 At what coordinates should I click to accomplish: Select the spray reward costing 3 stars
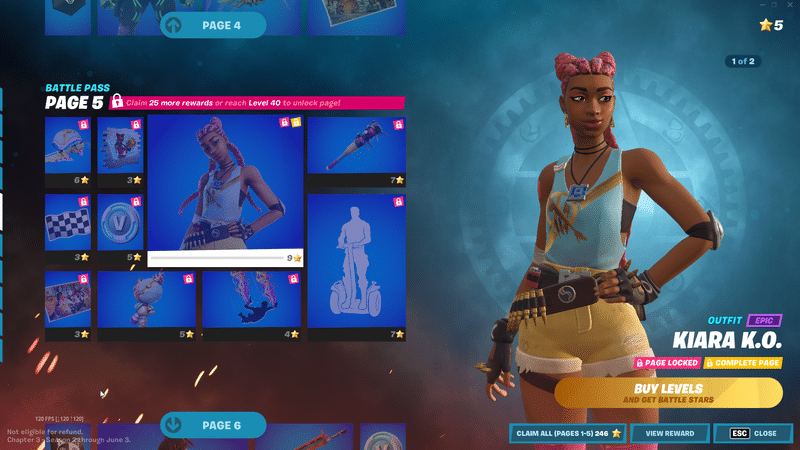(x=121, y=150)
